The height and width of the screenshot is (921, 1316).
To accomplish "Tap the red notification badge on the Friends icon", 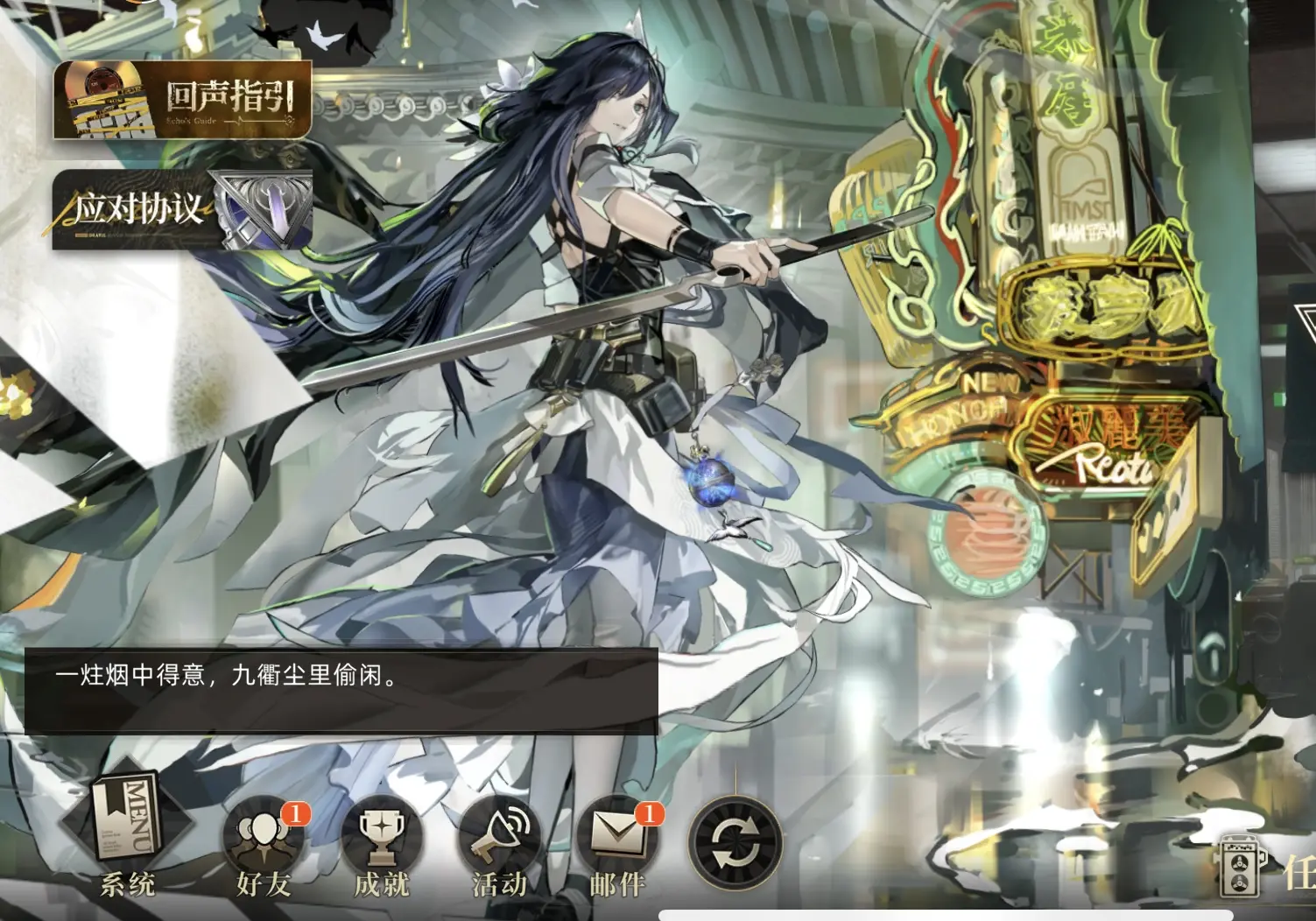I will click(296, 812).
